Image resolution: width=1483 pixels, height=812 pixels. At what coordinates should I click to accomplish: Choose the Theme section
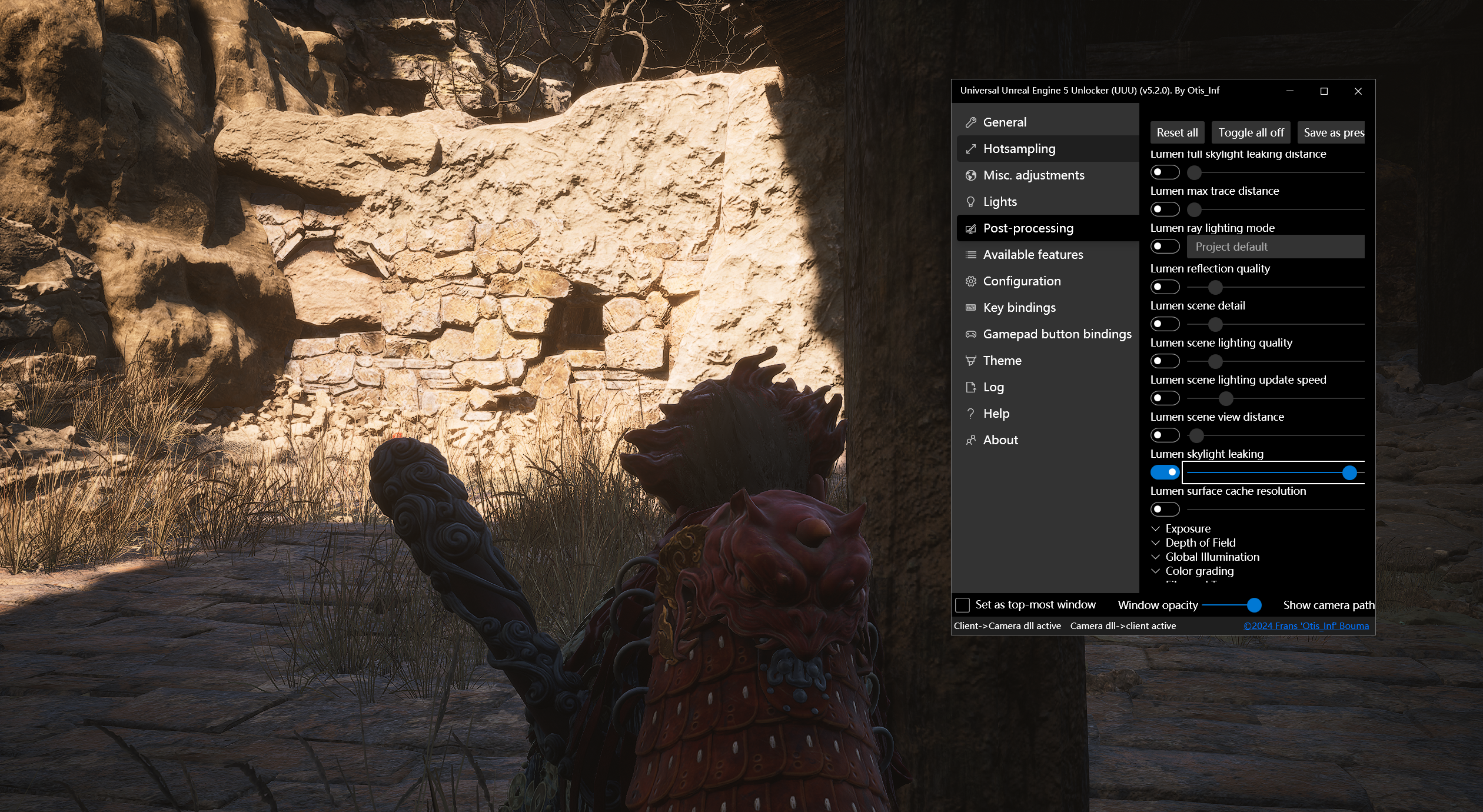tap(1002, 361)
